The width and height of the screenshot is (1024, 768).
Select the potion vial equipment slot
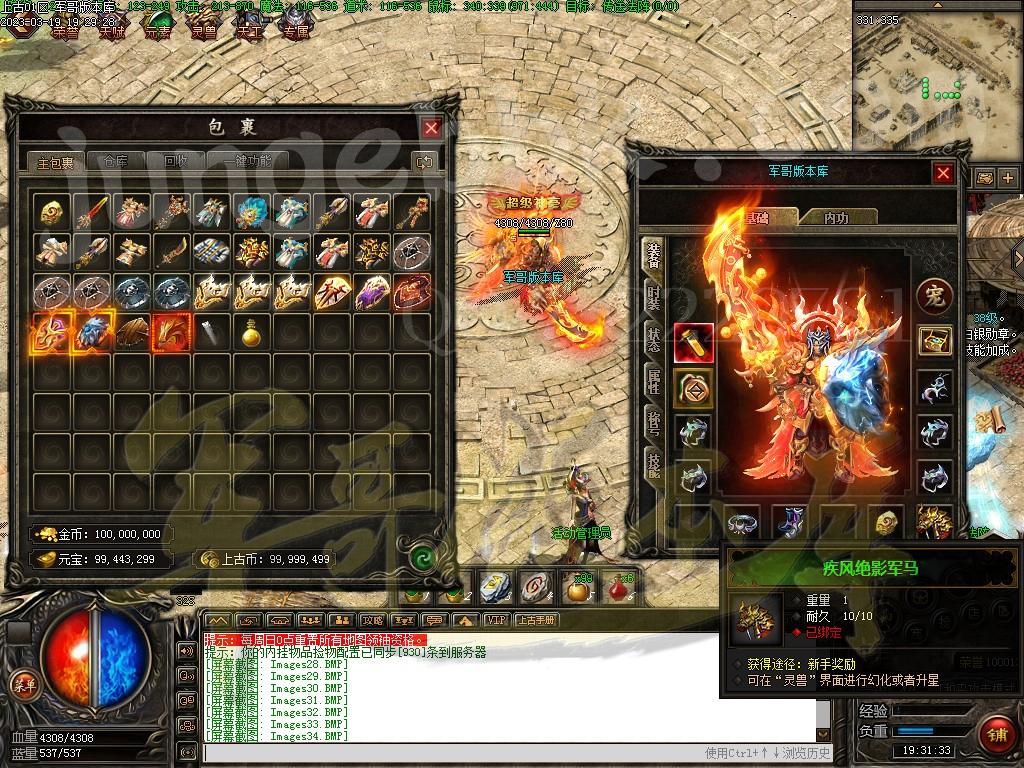pos(693,342)
